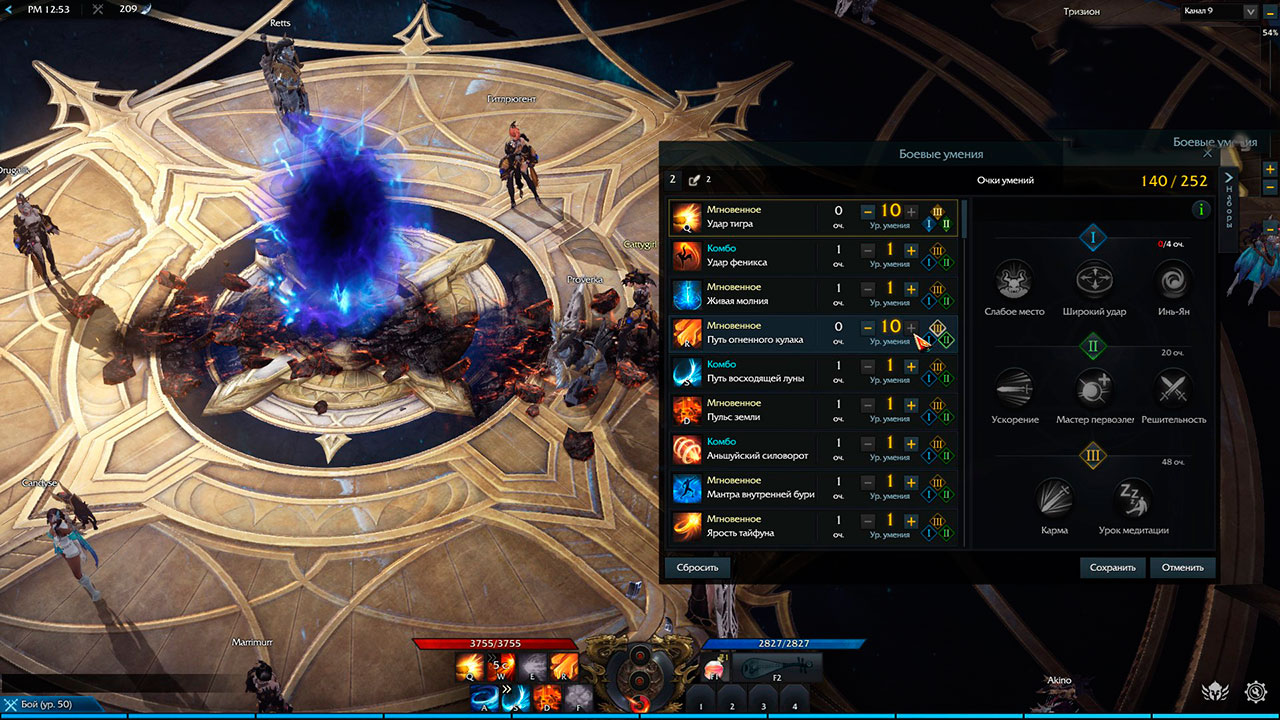Select the Путь восходящей луны skill row
Image resolution: width=1280 pixels, height=720 pixels.
[760, 372]
